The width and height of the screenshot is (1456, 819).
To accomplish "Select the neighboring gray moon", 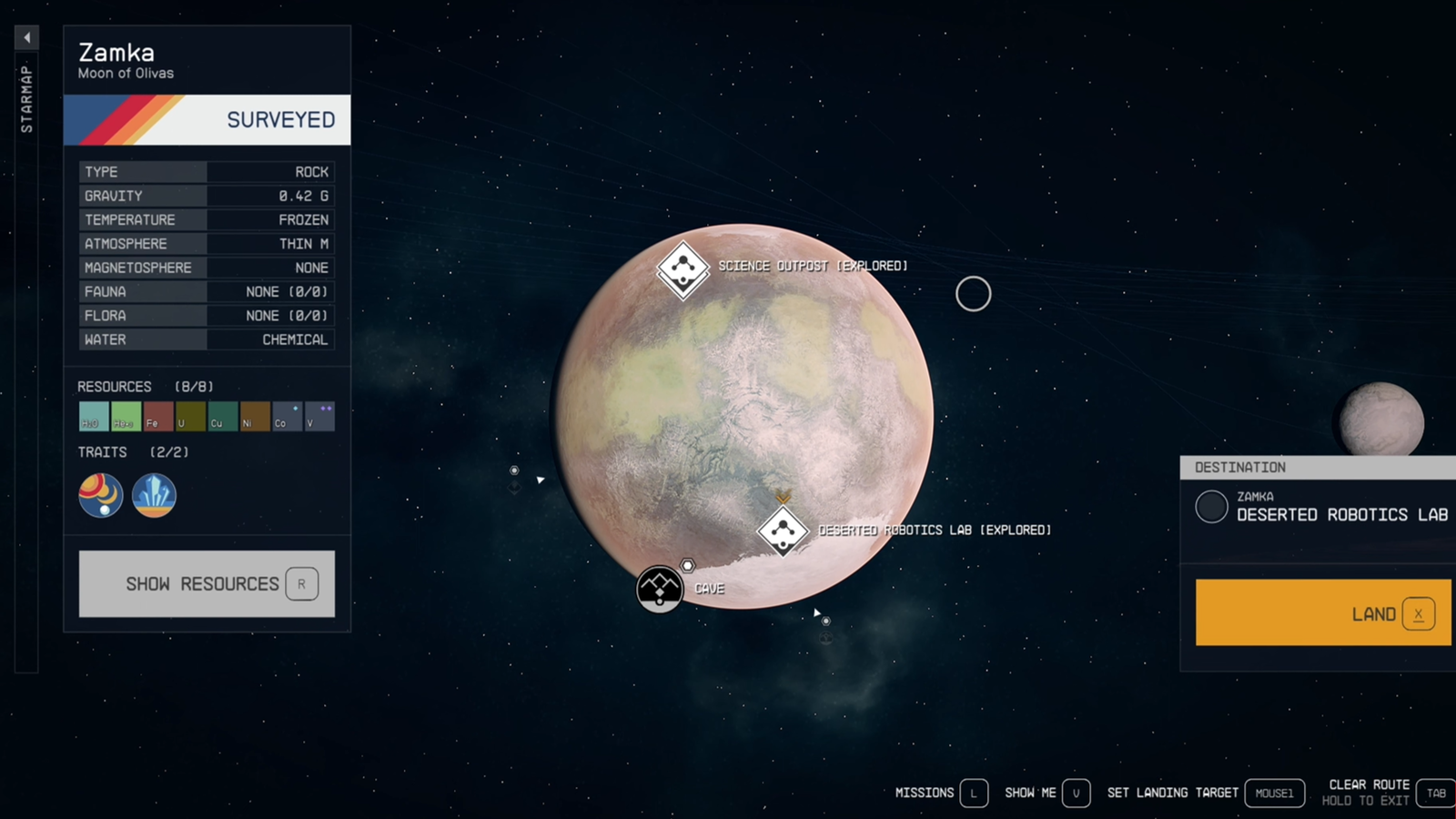I will pos(1381,420).
